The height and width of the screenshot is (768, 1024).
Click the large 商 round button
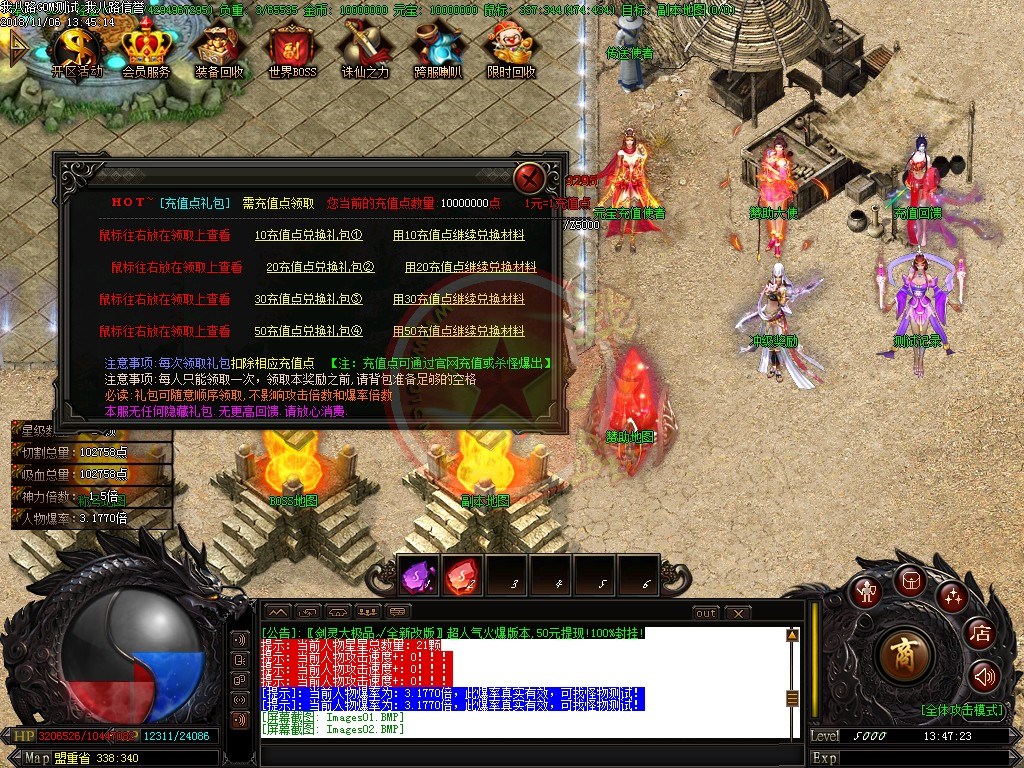[905, 655]
